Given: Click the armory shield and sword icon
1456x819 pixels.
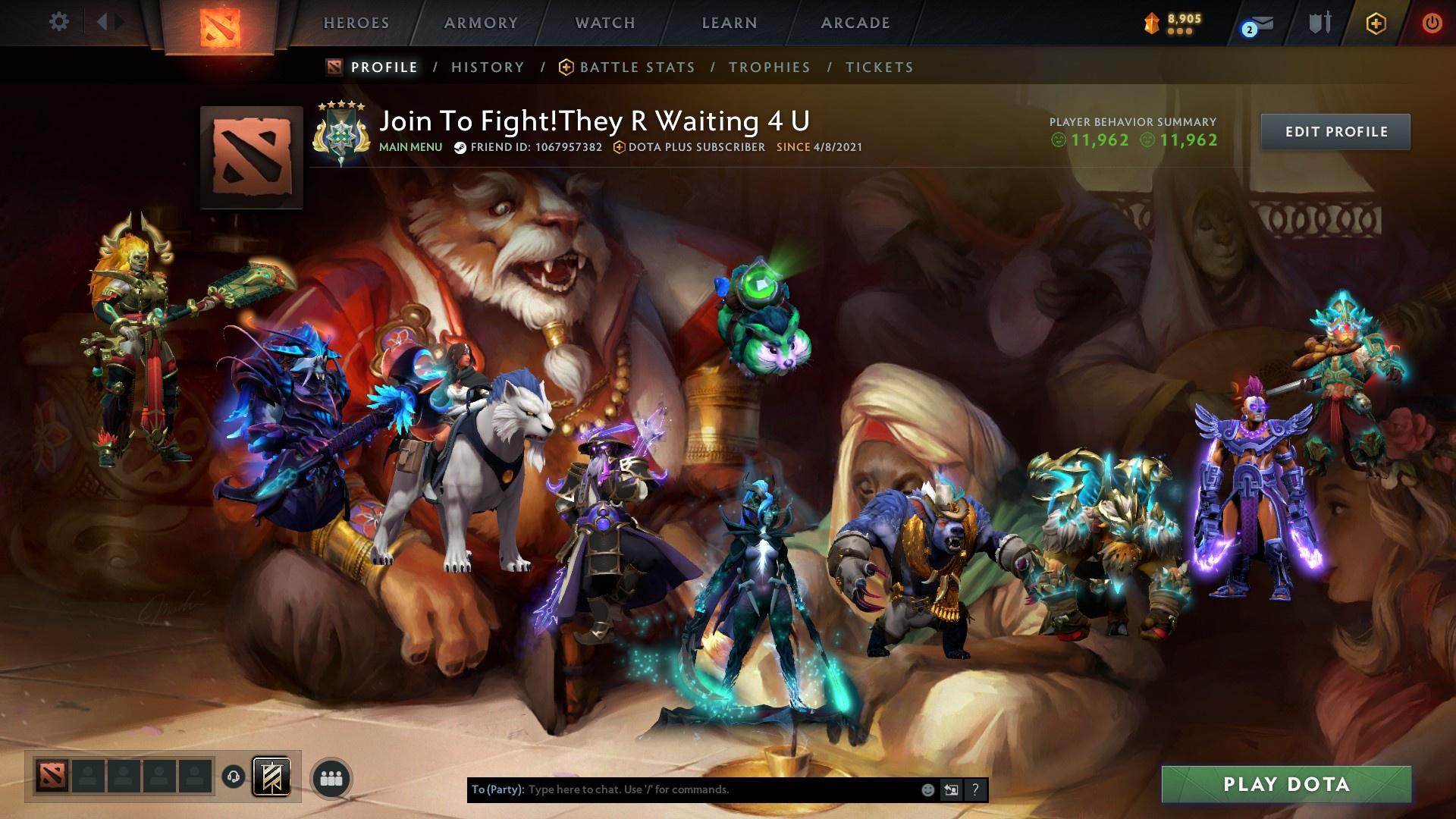Looking at the screenshot, I should 1319,24.
